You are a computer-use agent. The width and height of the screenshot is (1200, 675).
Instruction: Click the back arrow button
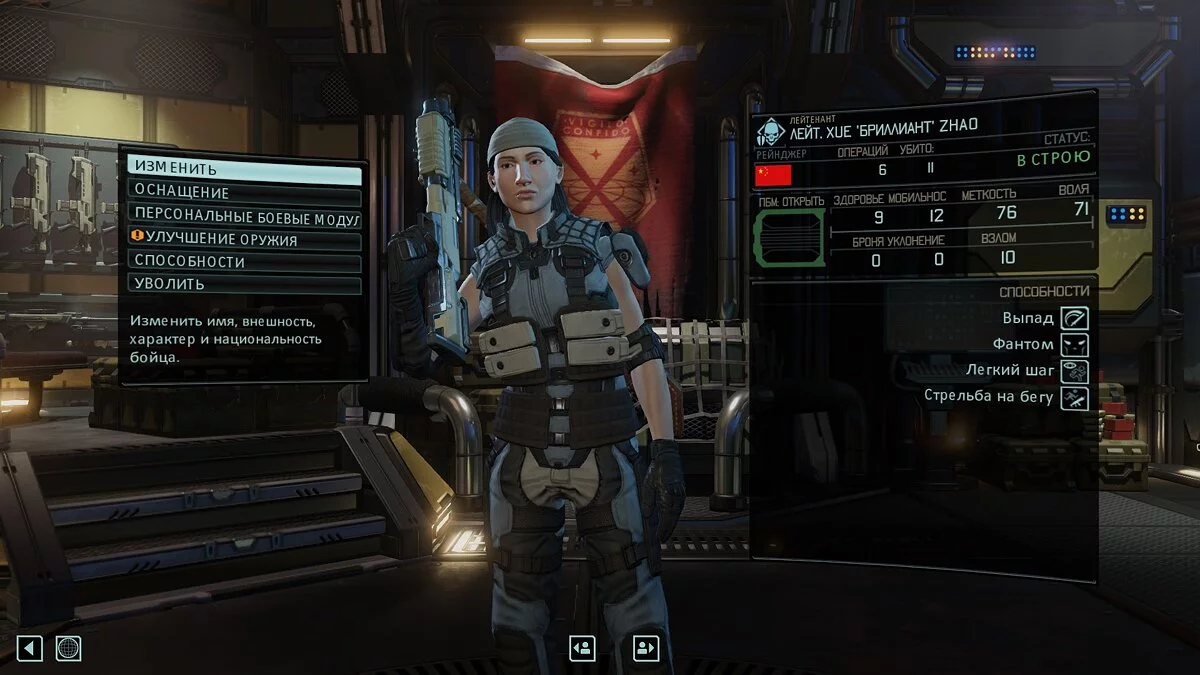tap(30, 648)
